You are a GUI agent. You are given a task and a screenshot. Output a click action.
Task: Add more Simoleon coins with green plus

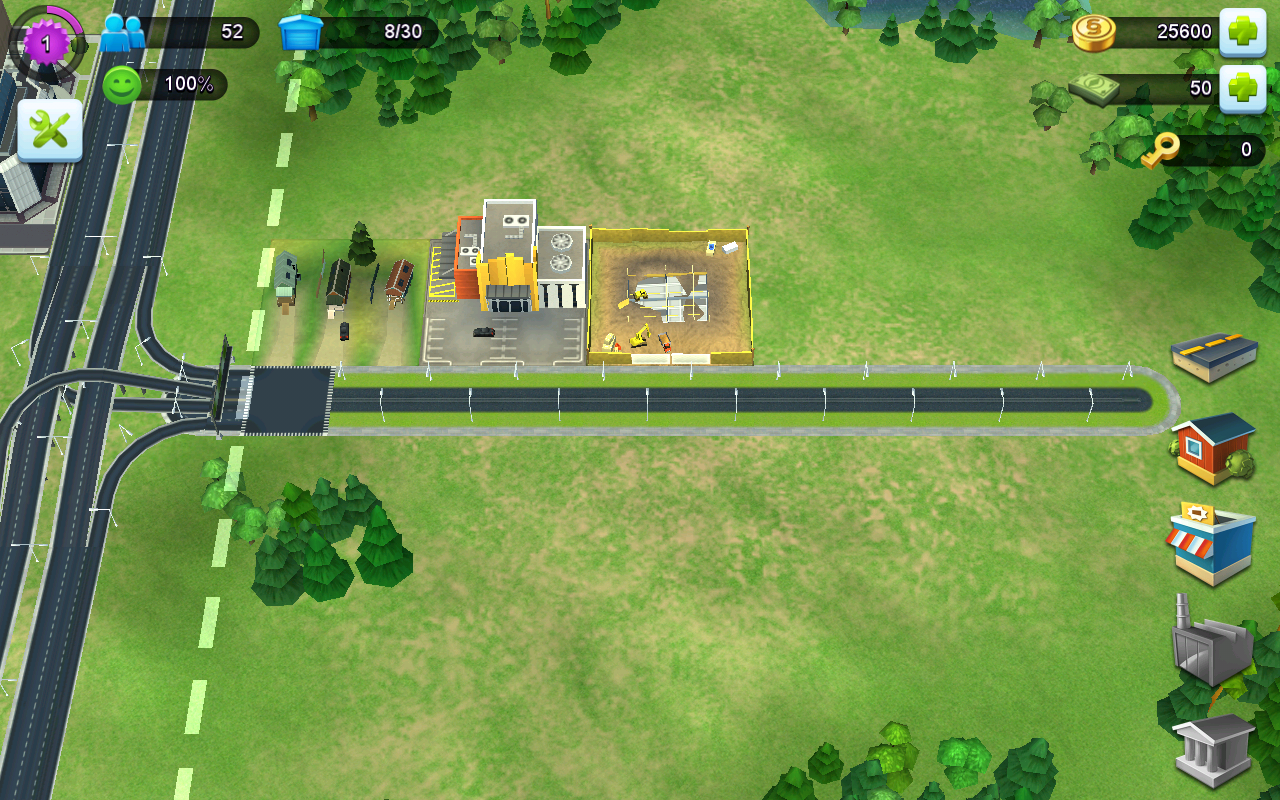point(1242,32)
